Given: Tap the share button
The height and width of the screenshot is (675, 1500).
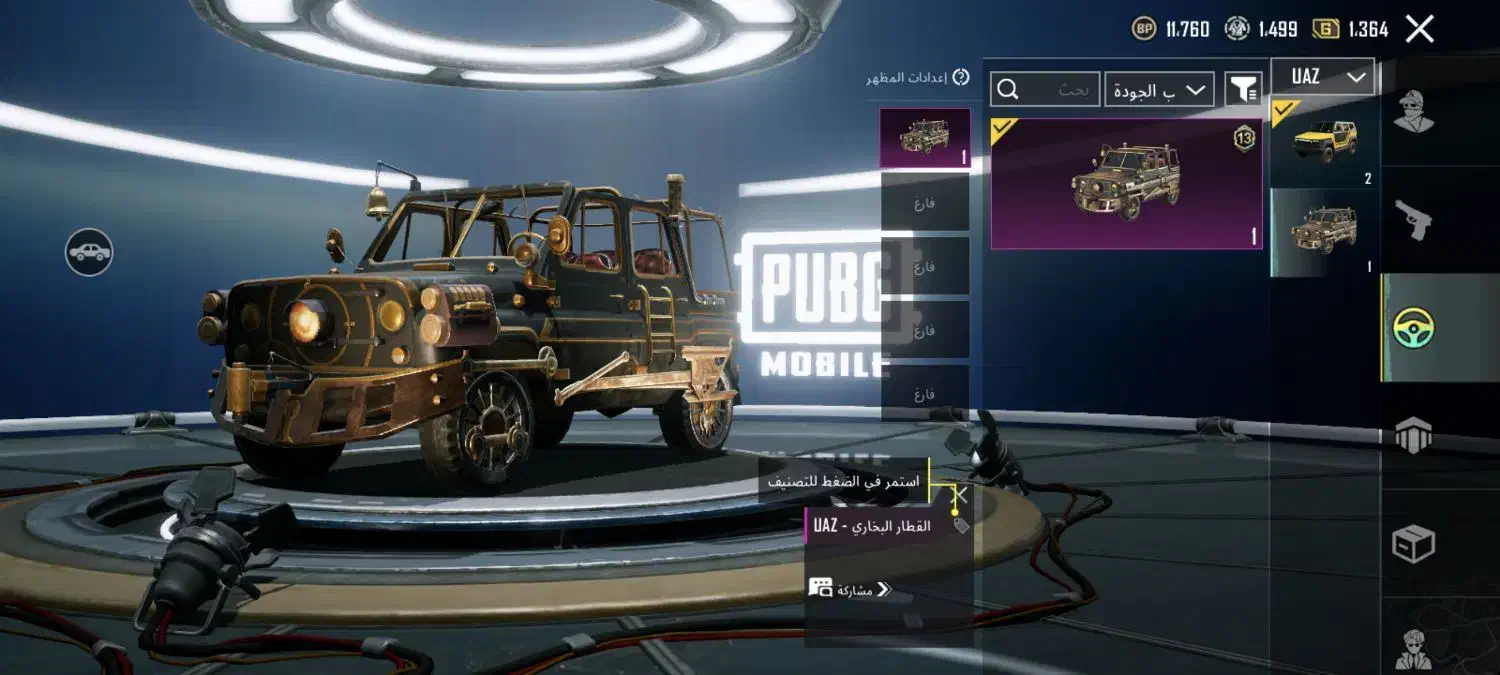Looking at the screenshot, I should [x=850, y=589].
